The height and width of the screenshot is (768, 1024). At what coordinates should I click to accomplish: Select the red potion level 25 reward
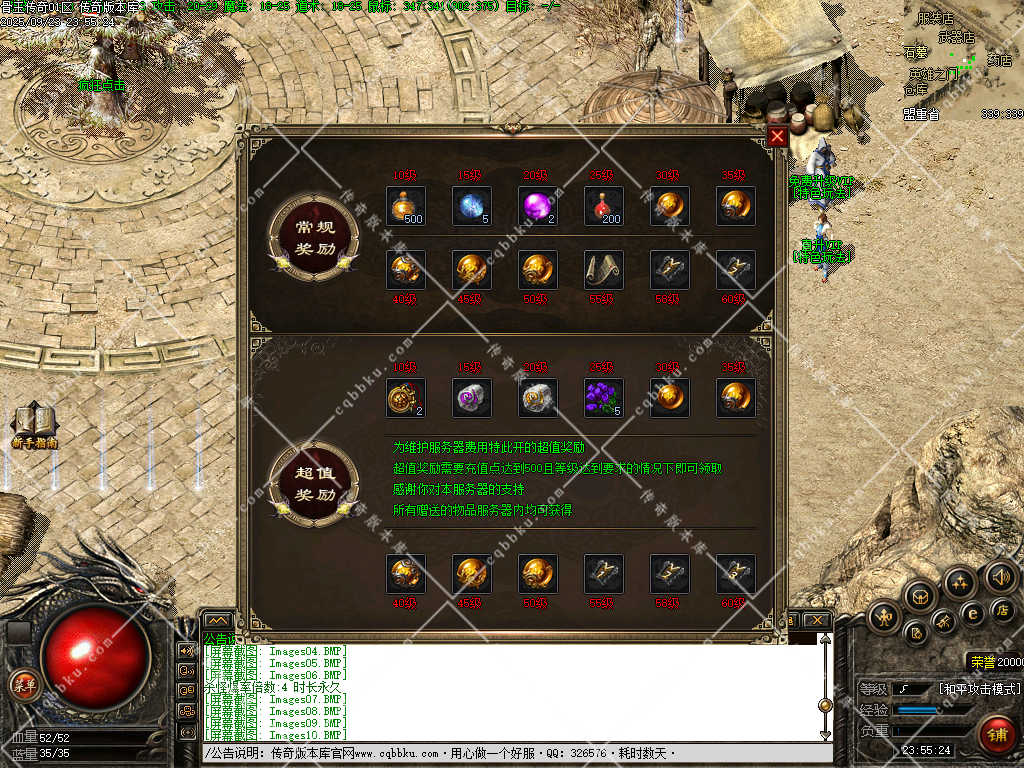pyautogui.click(x=603, y=206)
